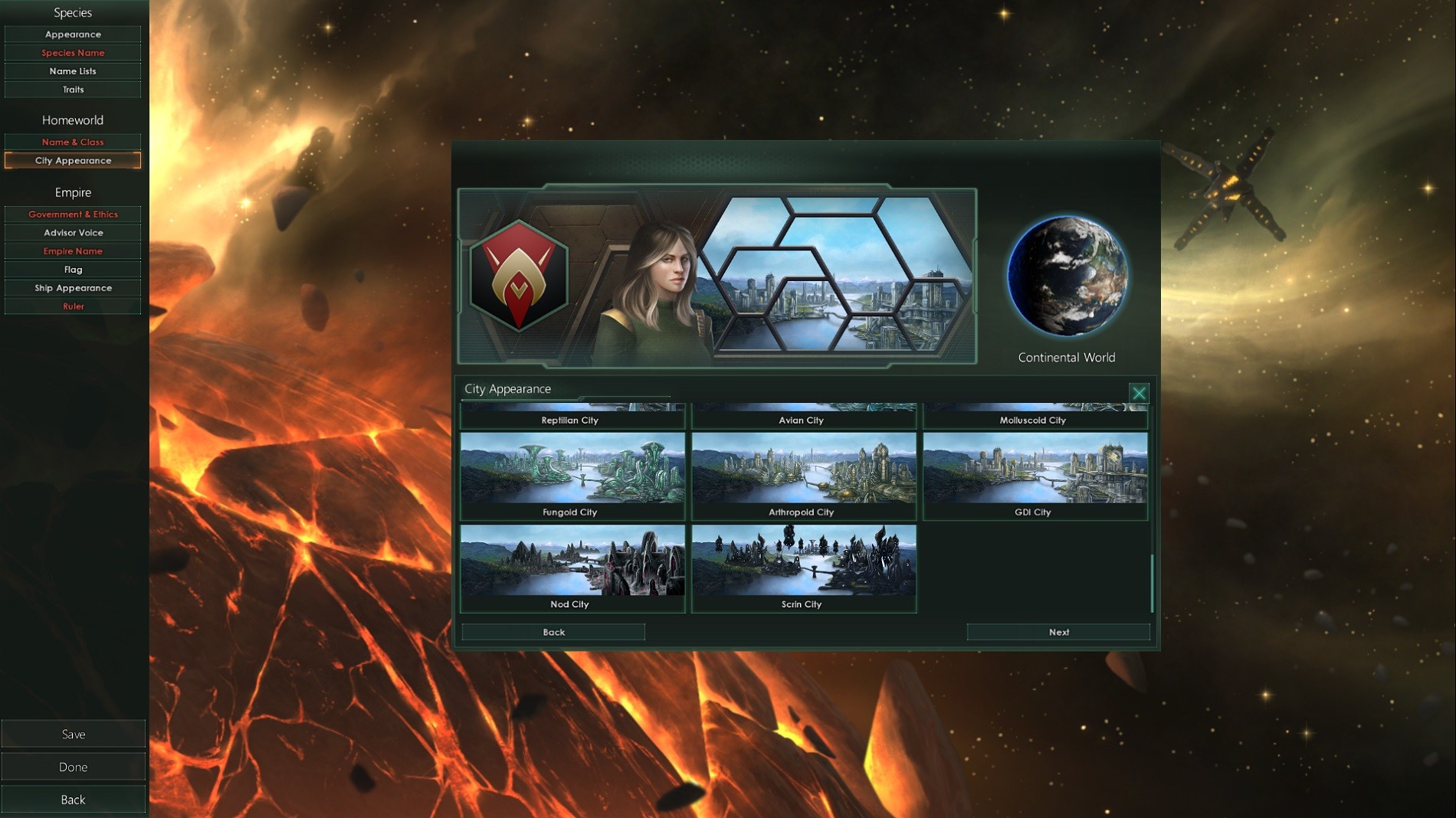Viewport: 1456px width, 818px height.
Task: Go to the Species Name entry
Action: [x=73, y=53]
